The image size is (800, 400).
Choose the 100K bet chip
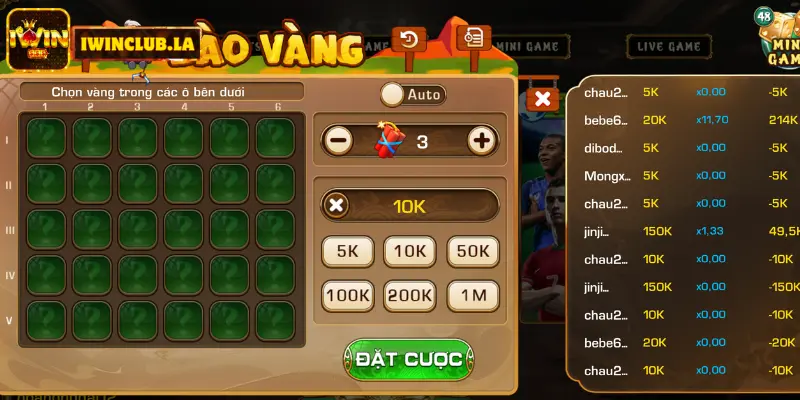(347, 295)
